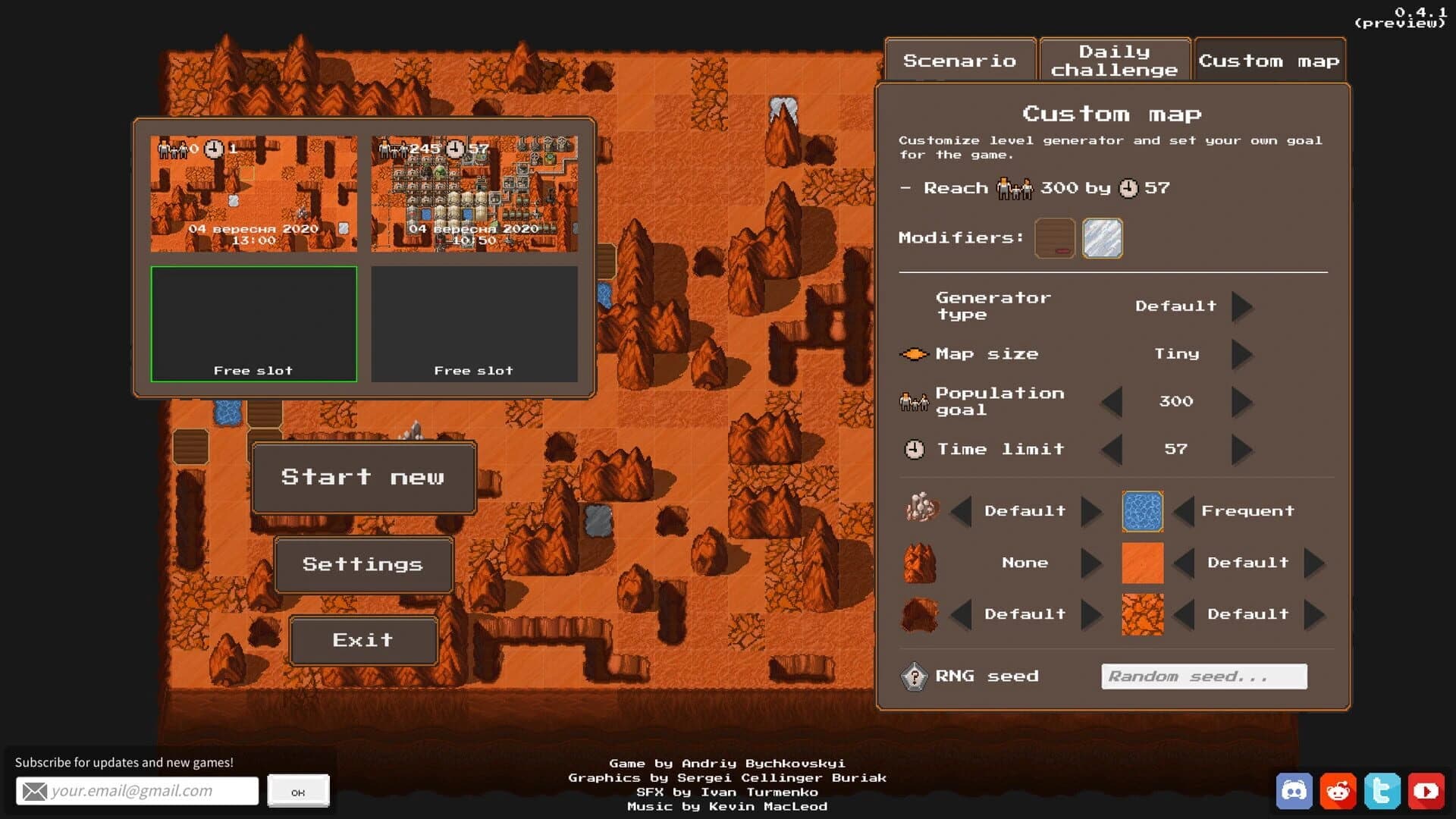Open the Settings menu
This screenshot has width=1456, height=819.
(364, 564)
